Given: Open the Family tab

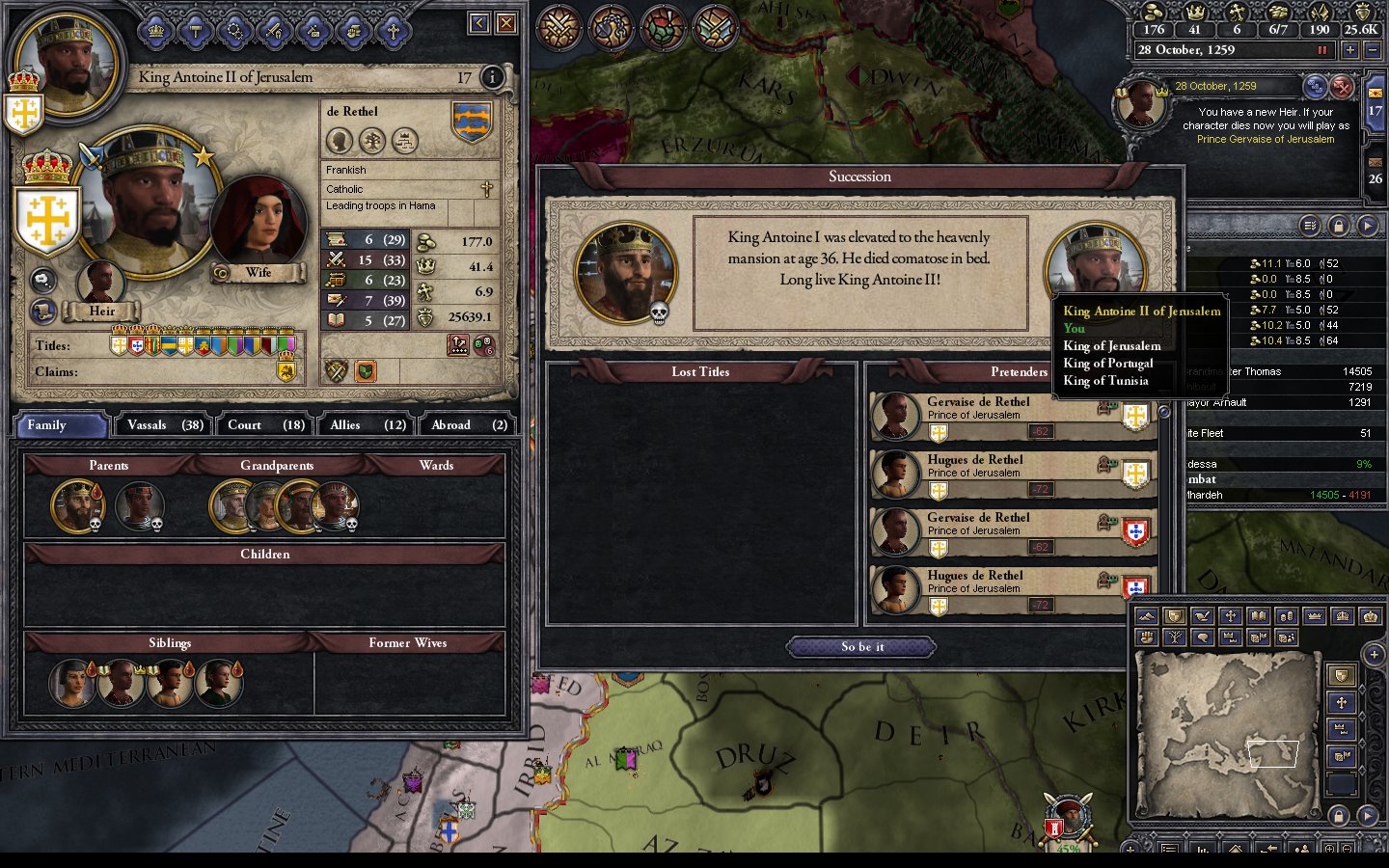Looking at the screenshot, I should click(60, 425).
